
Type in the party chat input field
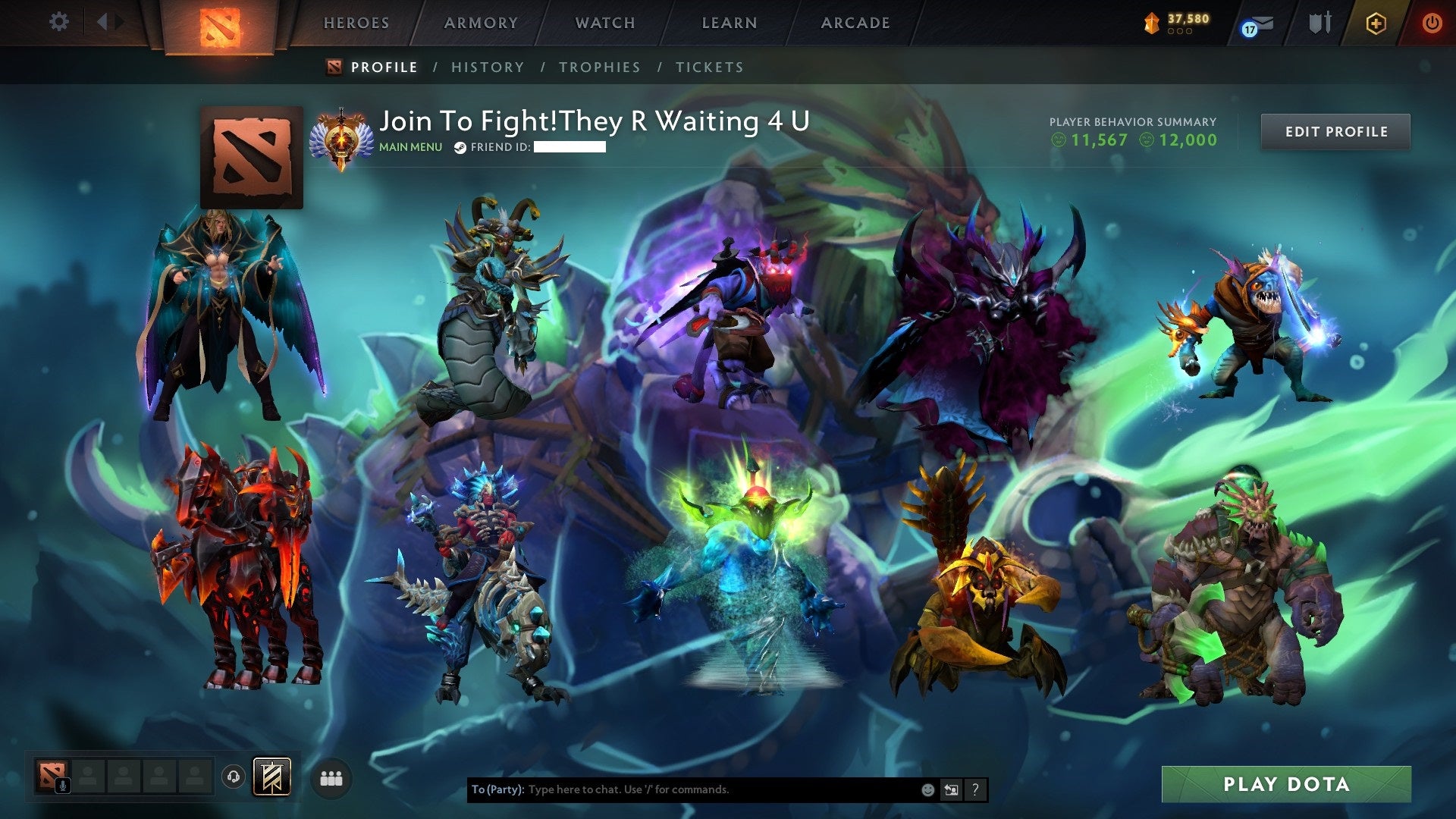[x=682, y=789]
